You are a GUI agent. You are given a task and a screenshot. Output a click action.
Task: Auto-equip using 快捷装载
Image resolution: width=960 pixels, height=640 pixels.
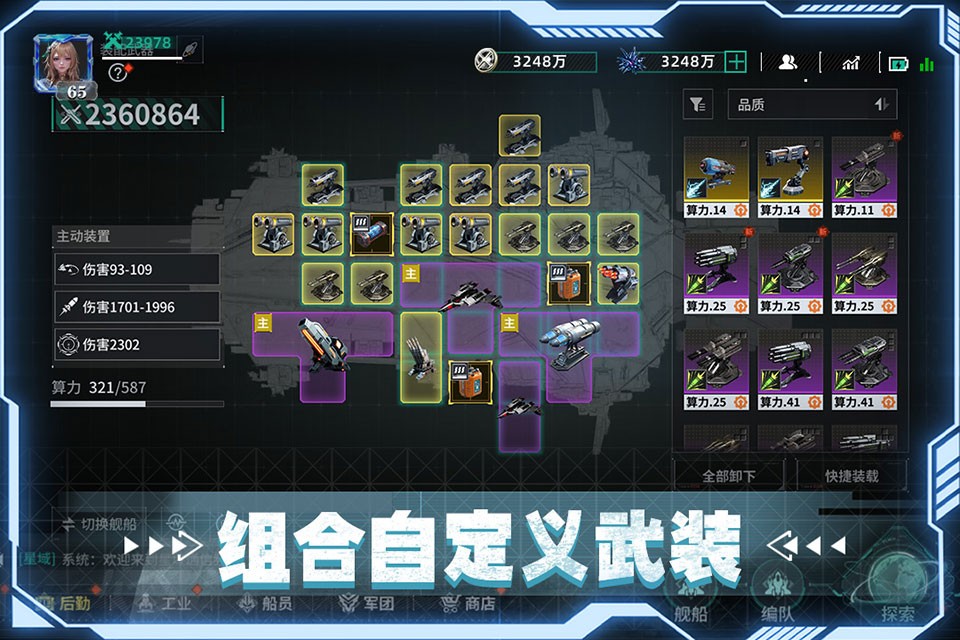pos(853,476)
